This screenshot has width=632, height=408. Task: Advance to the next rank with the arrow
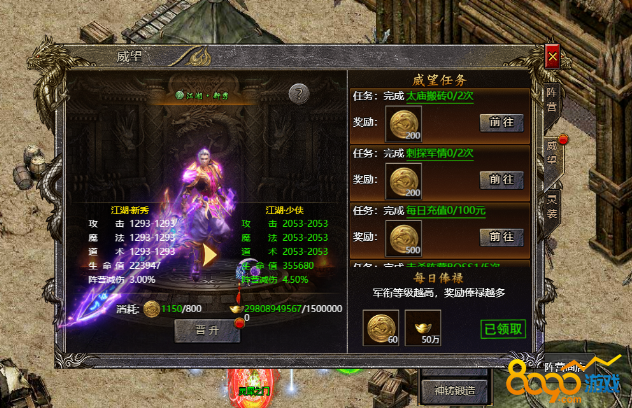coord(208,253)
